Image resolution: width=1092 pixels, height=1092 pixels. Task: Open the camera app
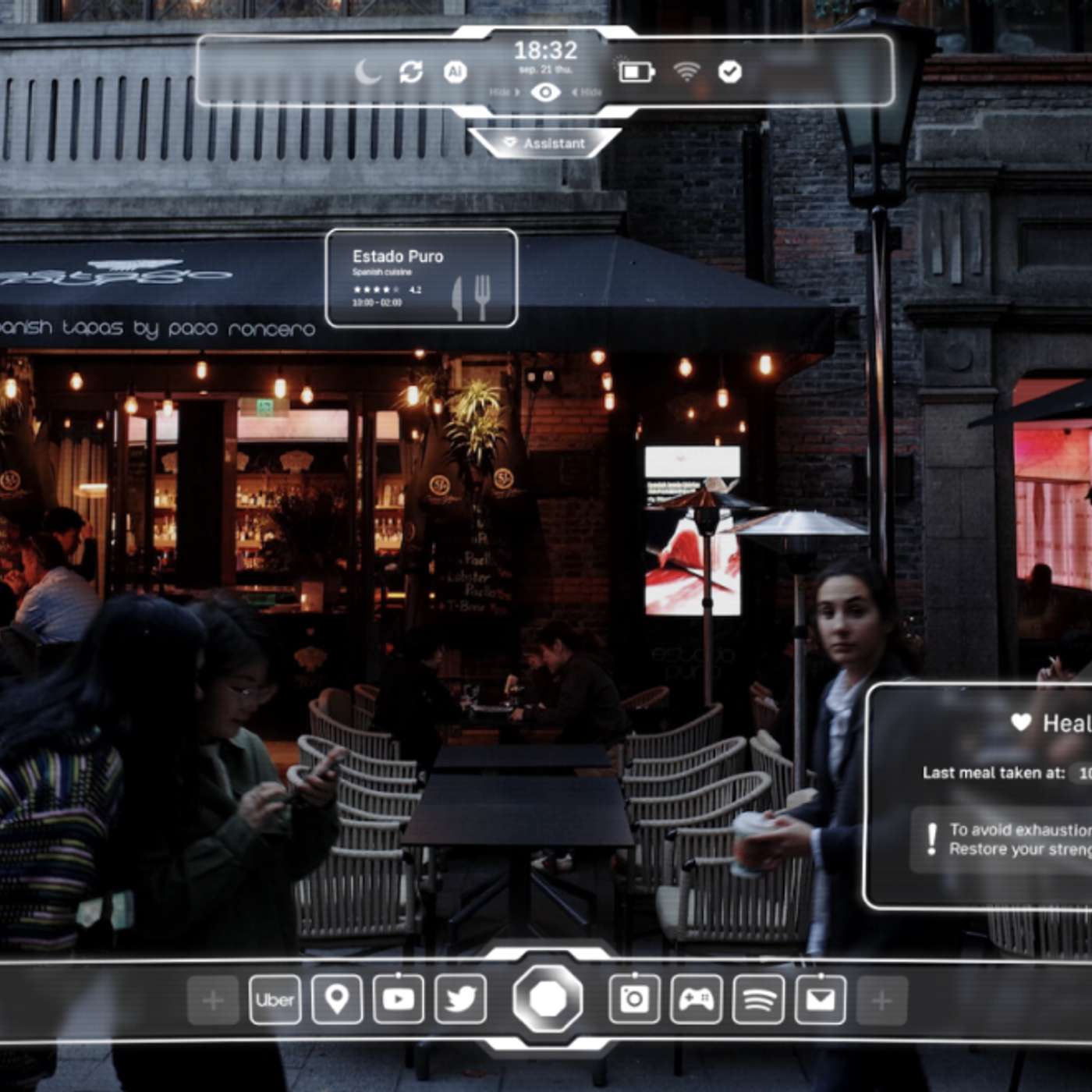point(634,999)
